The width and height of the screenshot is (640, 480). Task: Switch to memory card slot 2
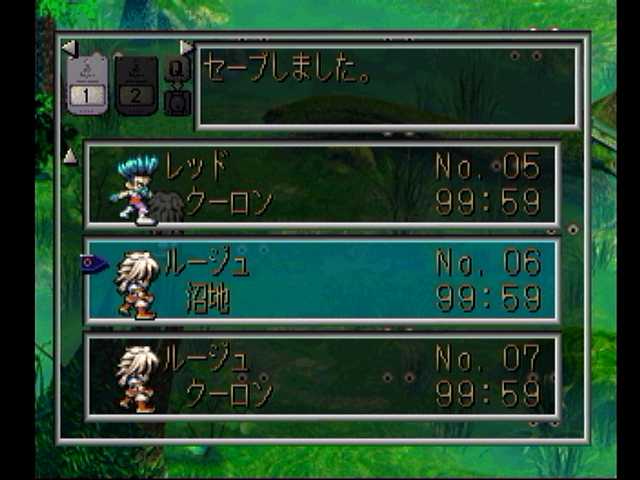(136, 84)
